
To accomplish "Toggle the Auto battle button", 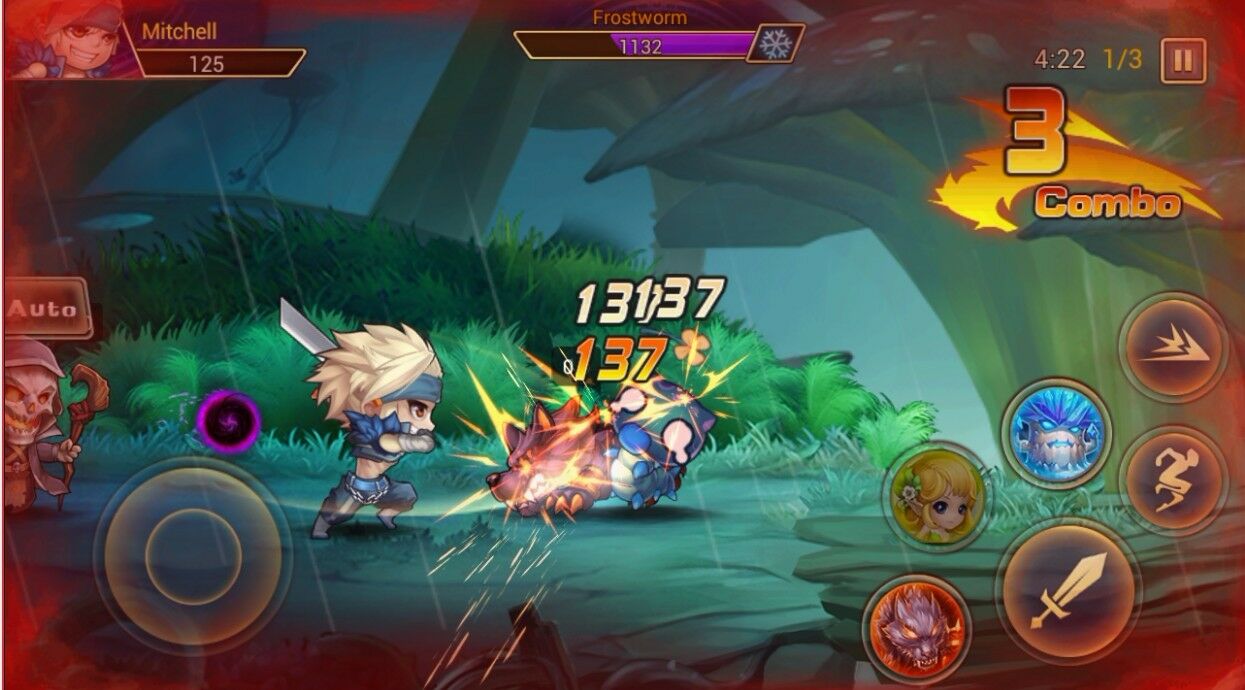I will coord(43,309).
